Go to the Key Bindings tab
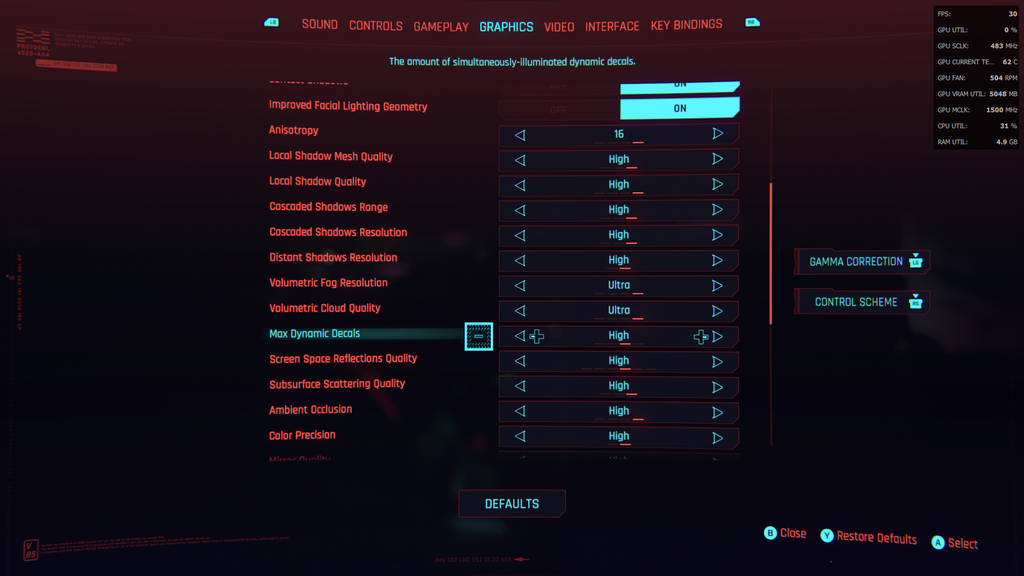The image size is (1024, 576). coord(686,25)
